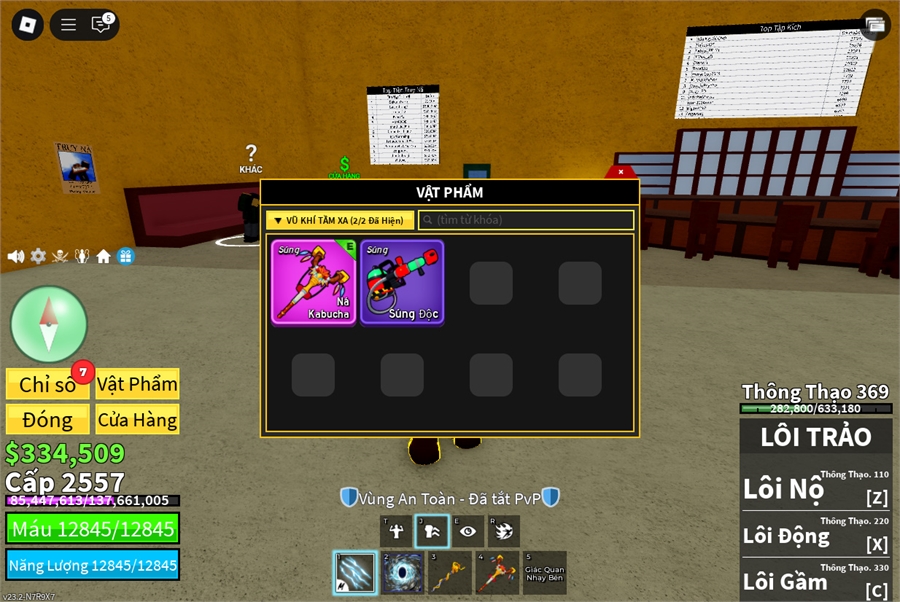Open the Roblox chat window

point(101,25)
